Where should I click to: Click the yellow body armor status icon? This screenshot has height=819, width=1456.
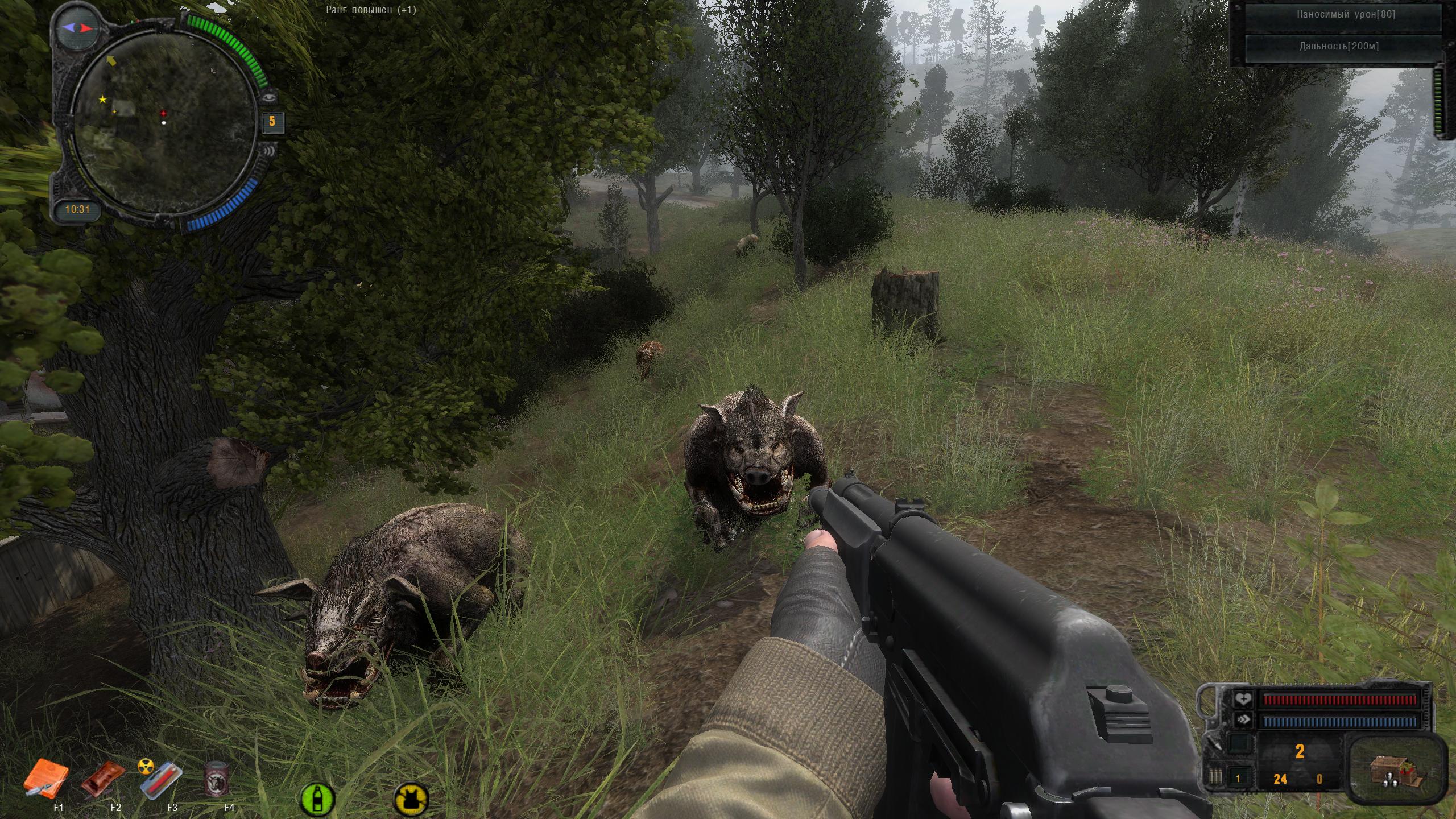click(x=411, y=799)
